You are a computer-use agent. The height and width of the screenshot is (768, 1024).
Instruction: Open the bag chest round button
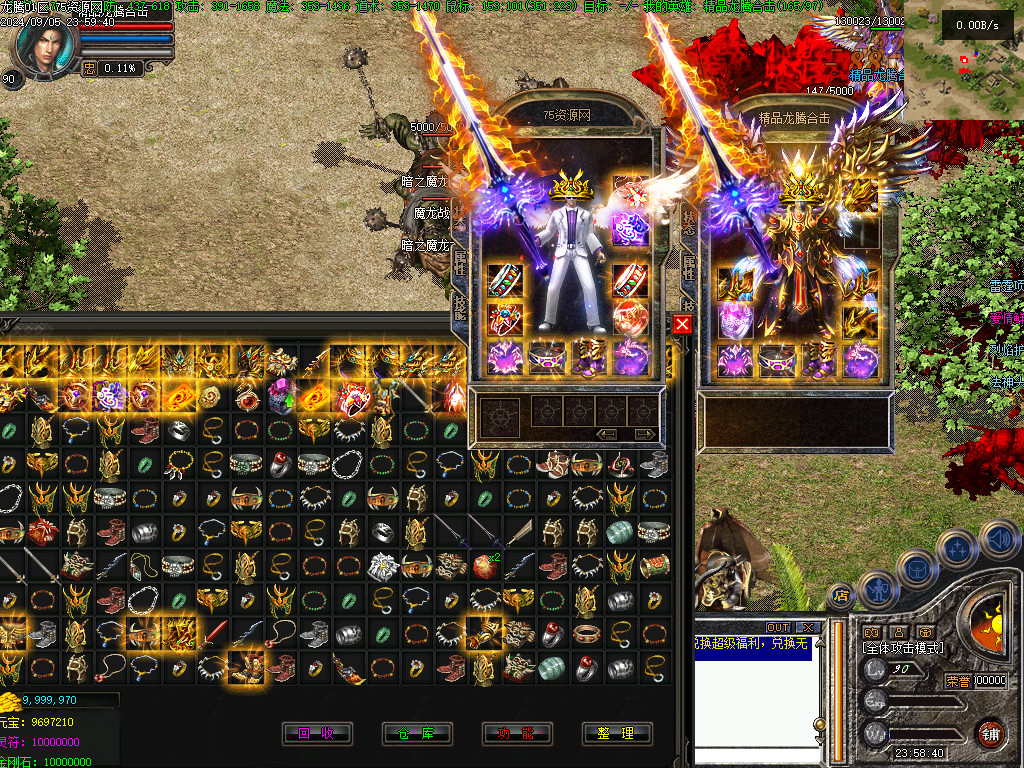click(915, 568)
